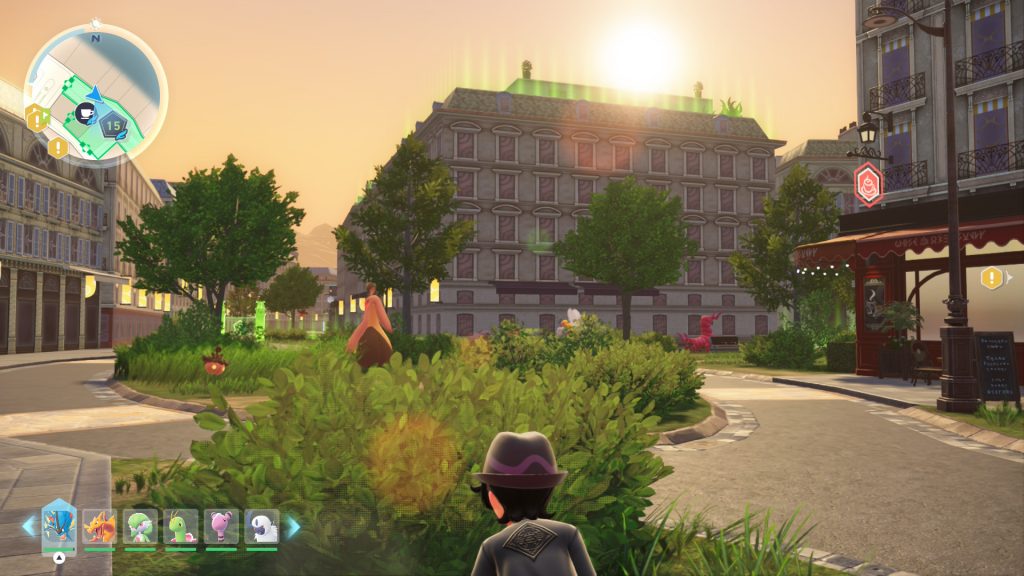This screenshot has width=1024, height=576.
Task: Click the right arrow of the party bar
Action: coord(294,526)
